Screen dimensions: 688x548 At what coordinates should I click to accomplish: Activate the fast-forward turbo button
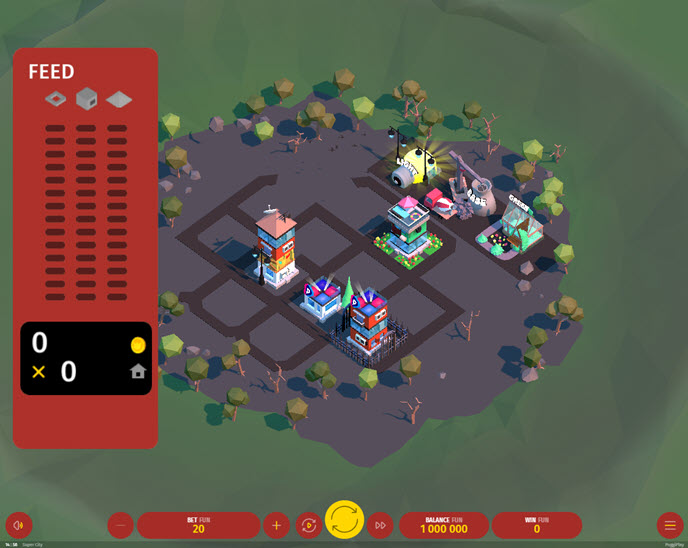pos(380,525)
